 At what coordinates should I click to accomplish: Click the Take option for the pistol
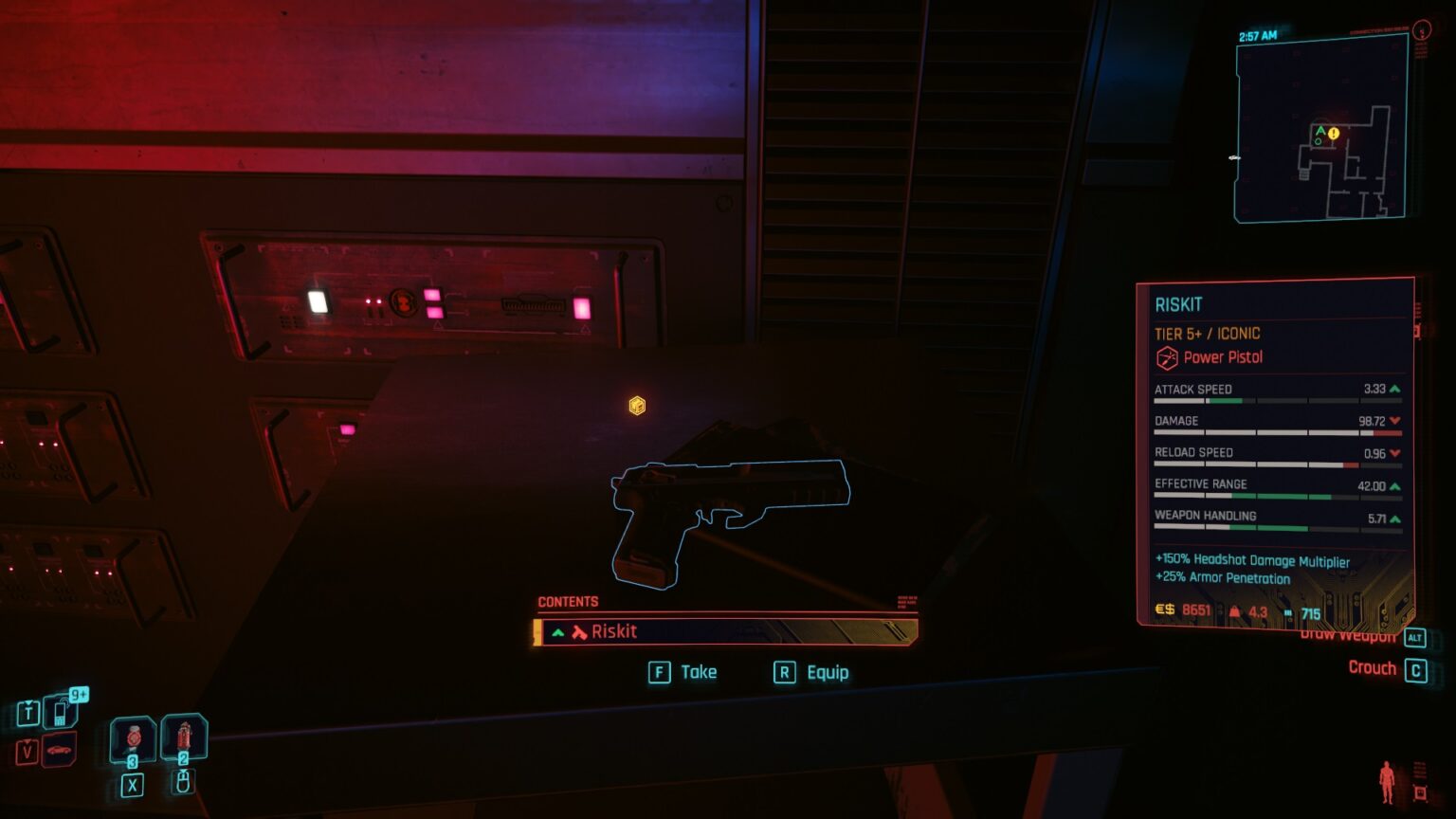683,672
